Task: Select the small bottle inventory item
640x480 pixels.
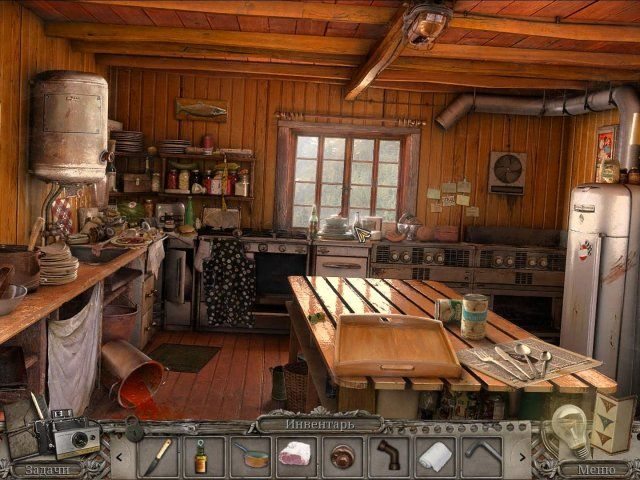Action: pos(201,456)
